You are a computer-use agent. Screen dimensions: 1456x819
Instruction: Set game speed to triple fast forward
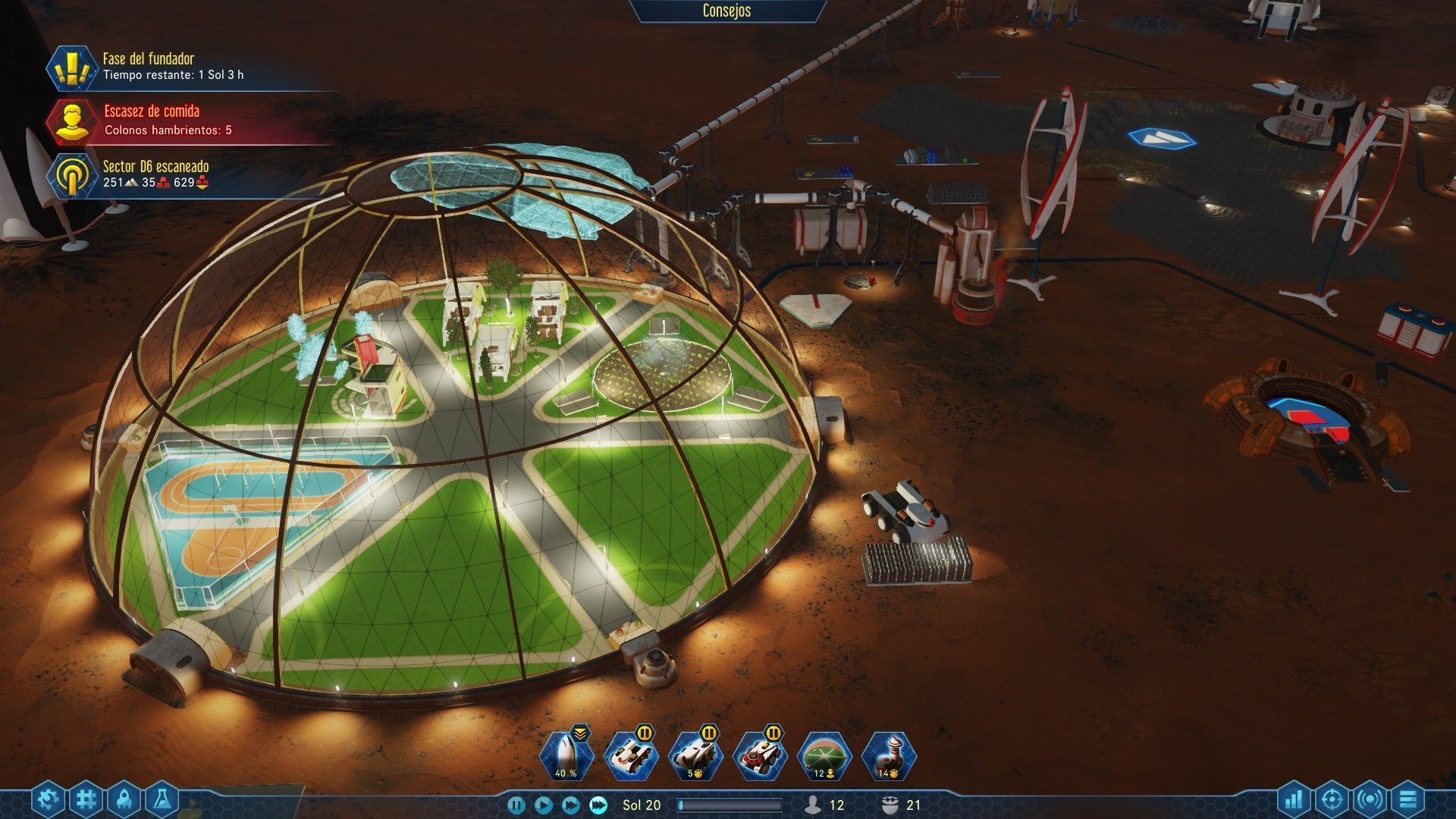tap(599, 805)
